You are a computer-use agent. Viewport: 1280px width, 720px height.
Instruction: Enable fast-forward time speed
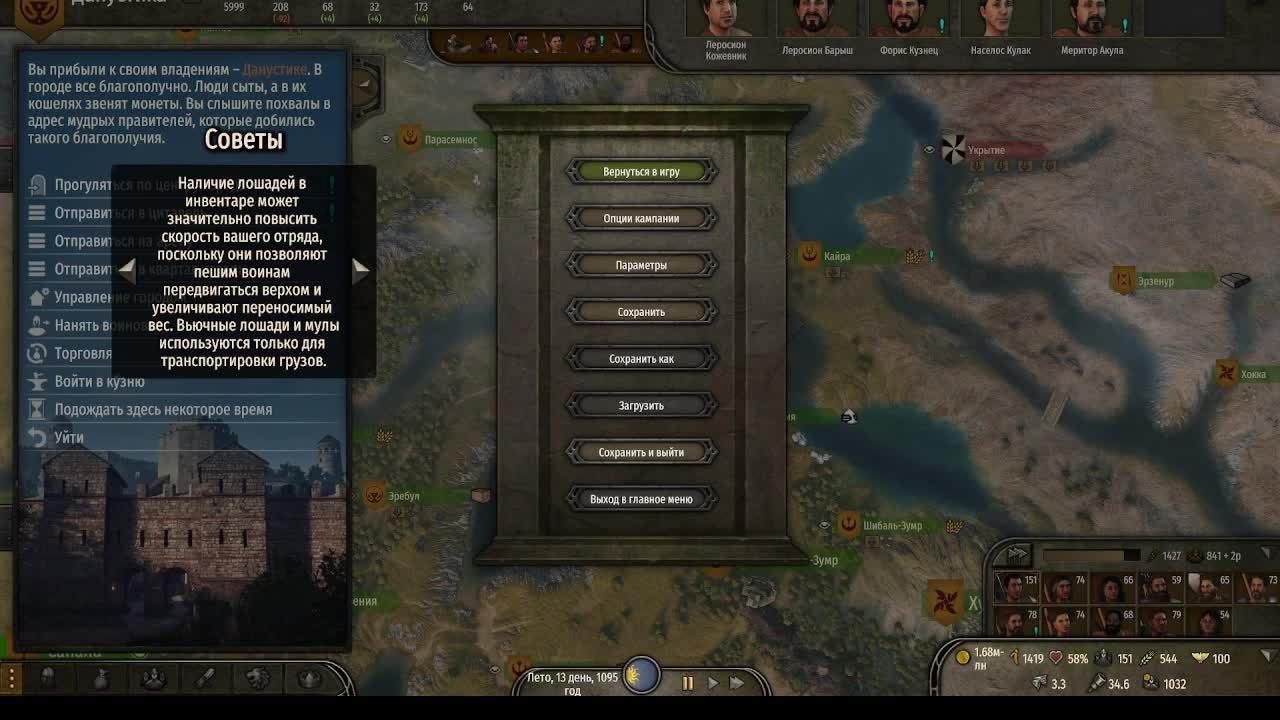(736, 682)
